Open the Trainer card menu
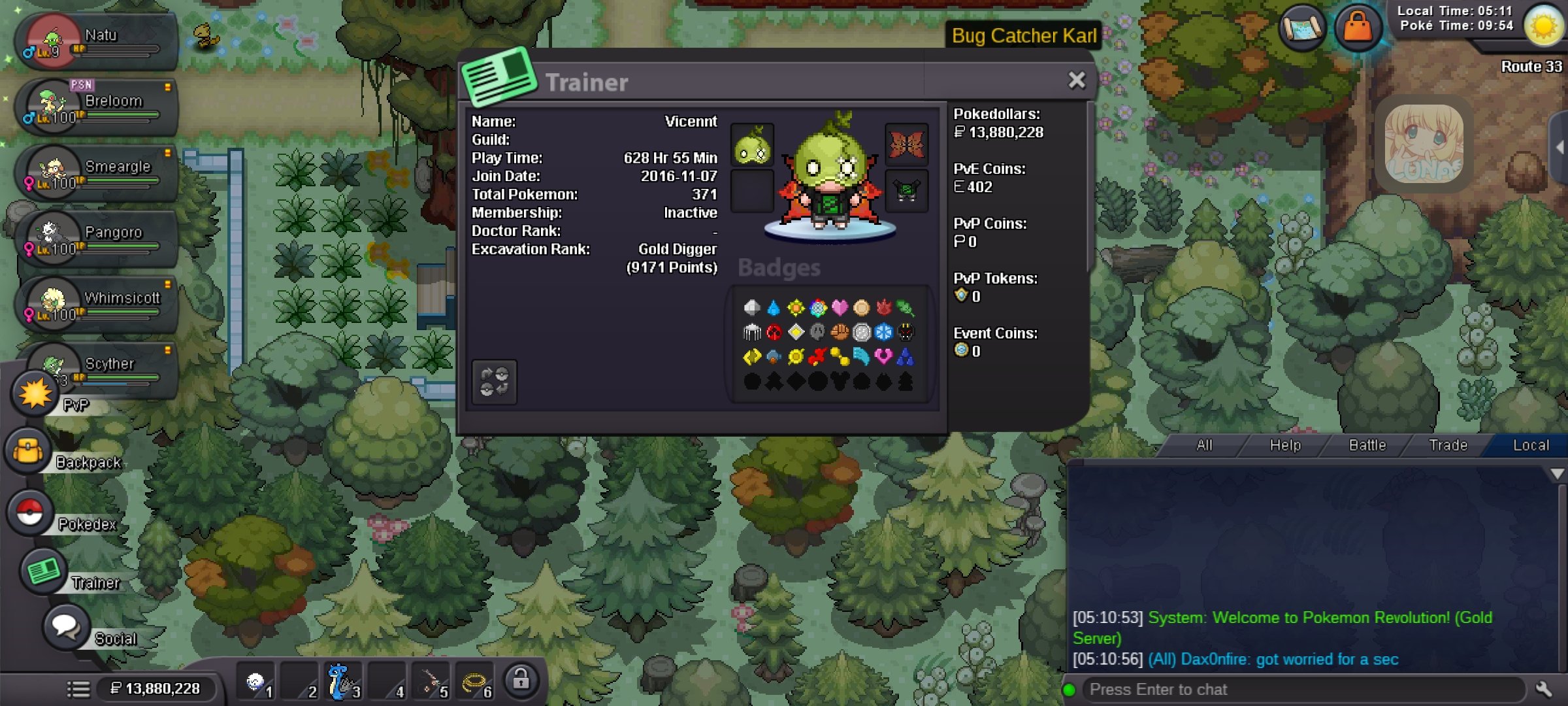The width and height of the screenshot is (1568, 706). pyautogui.click(x=43, y=571)
